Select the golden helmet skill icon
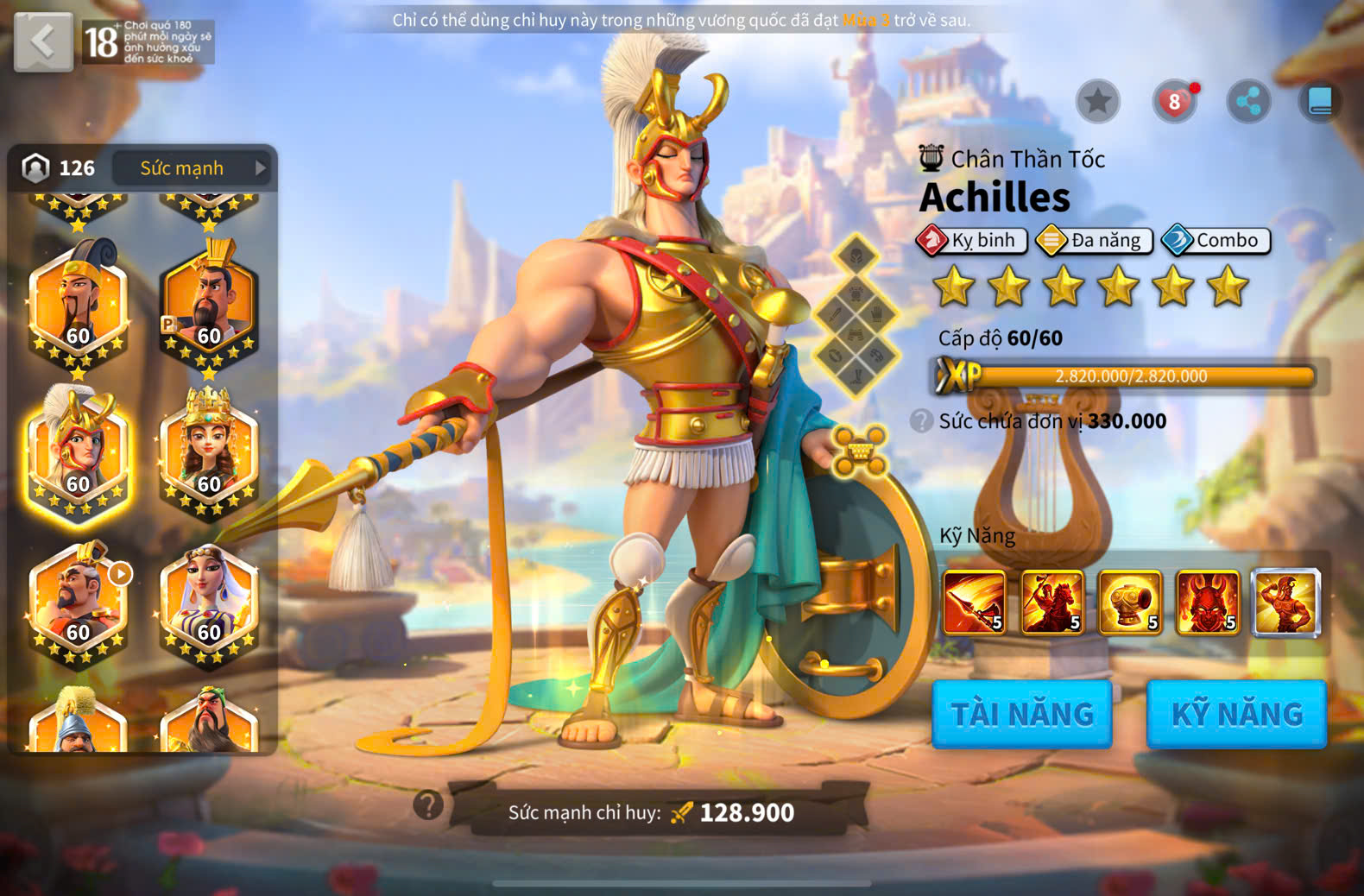This screenshot has height=896, width=1364. [x=1129, y=603]
